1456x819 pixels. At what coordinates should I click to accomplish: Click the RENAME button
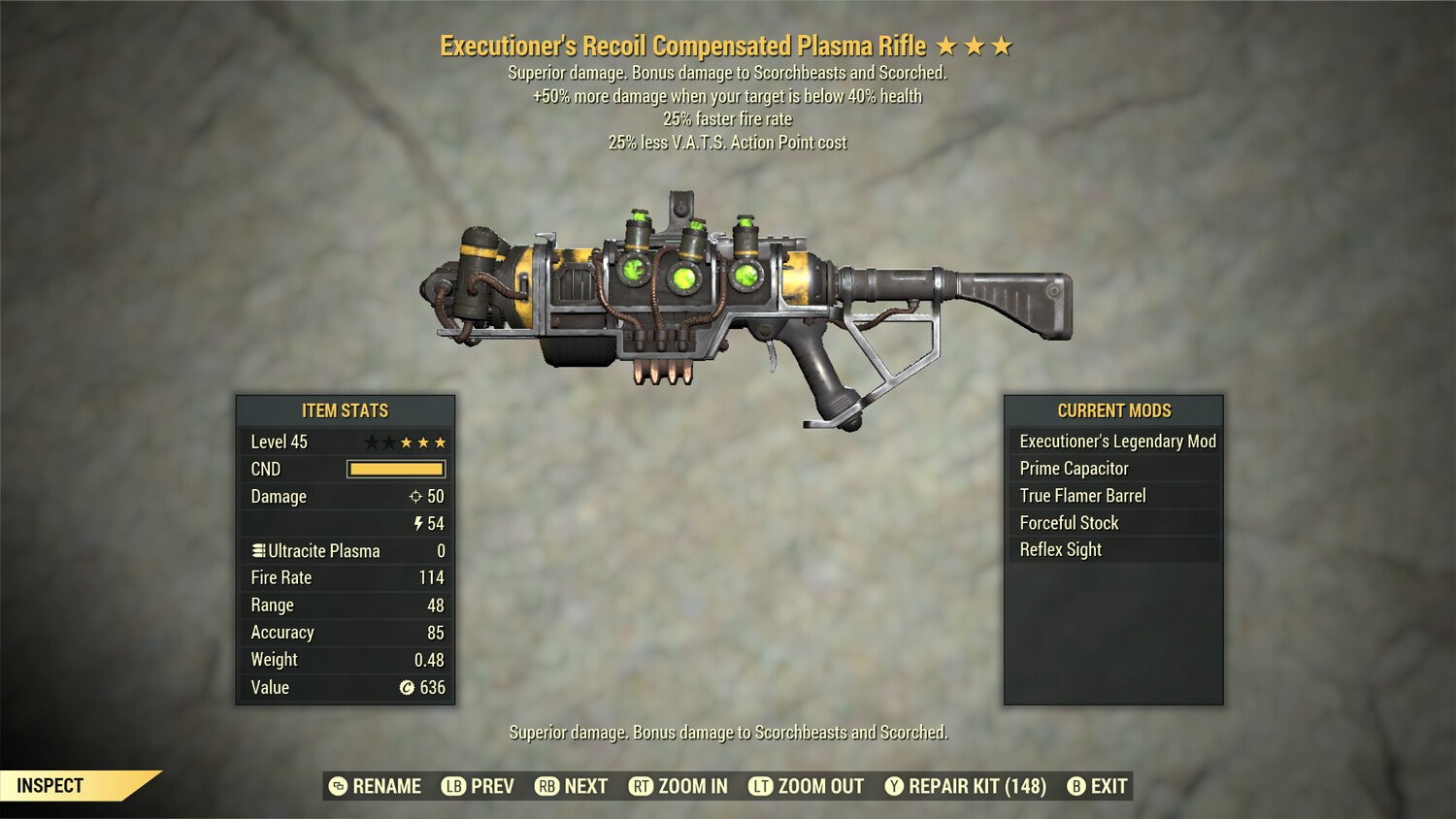coord(378,786)
